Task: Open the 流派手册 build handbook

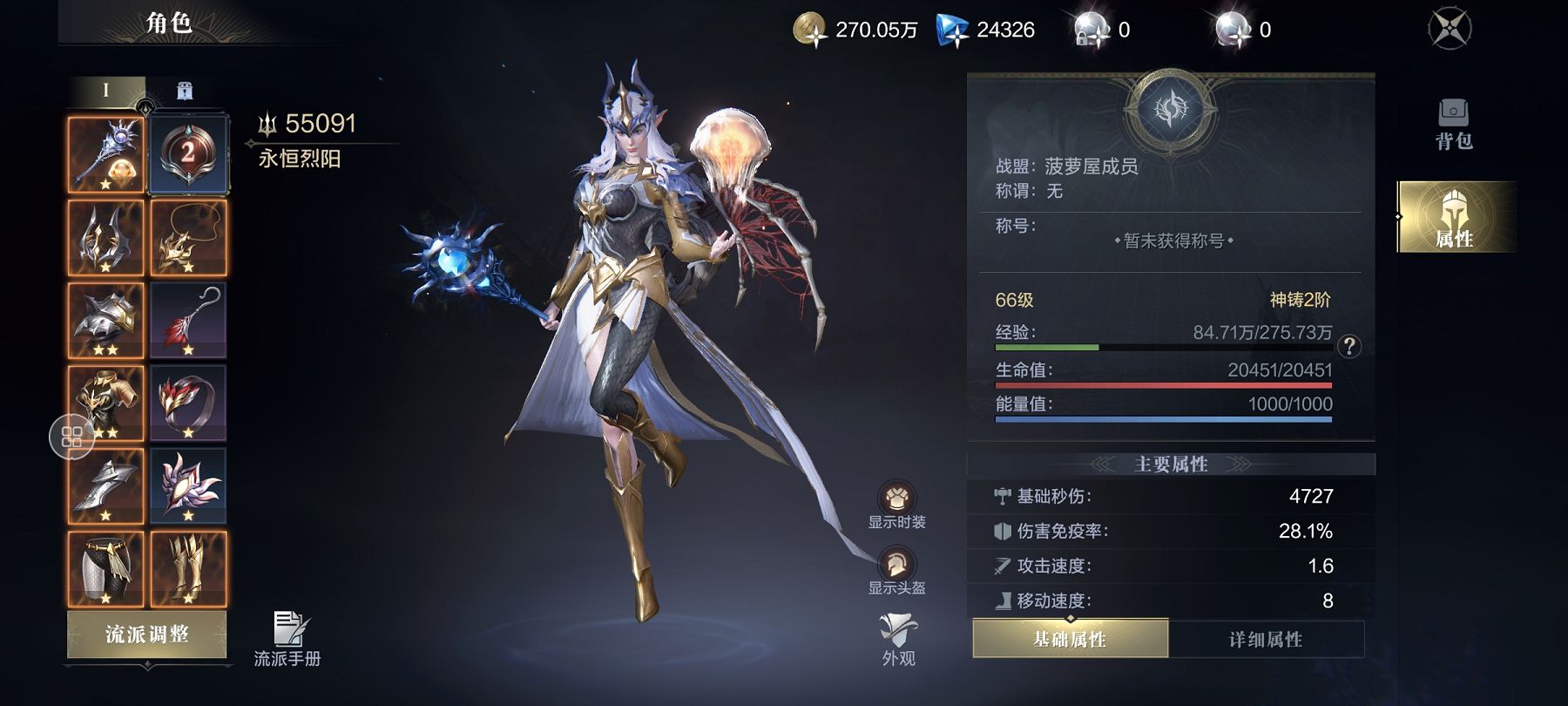Action: (287, 640)
